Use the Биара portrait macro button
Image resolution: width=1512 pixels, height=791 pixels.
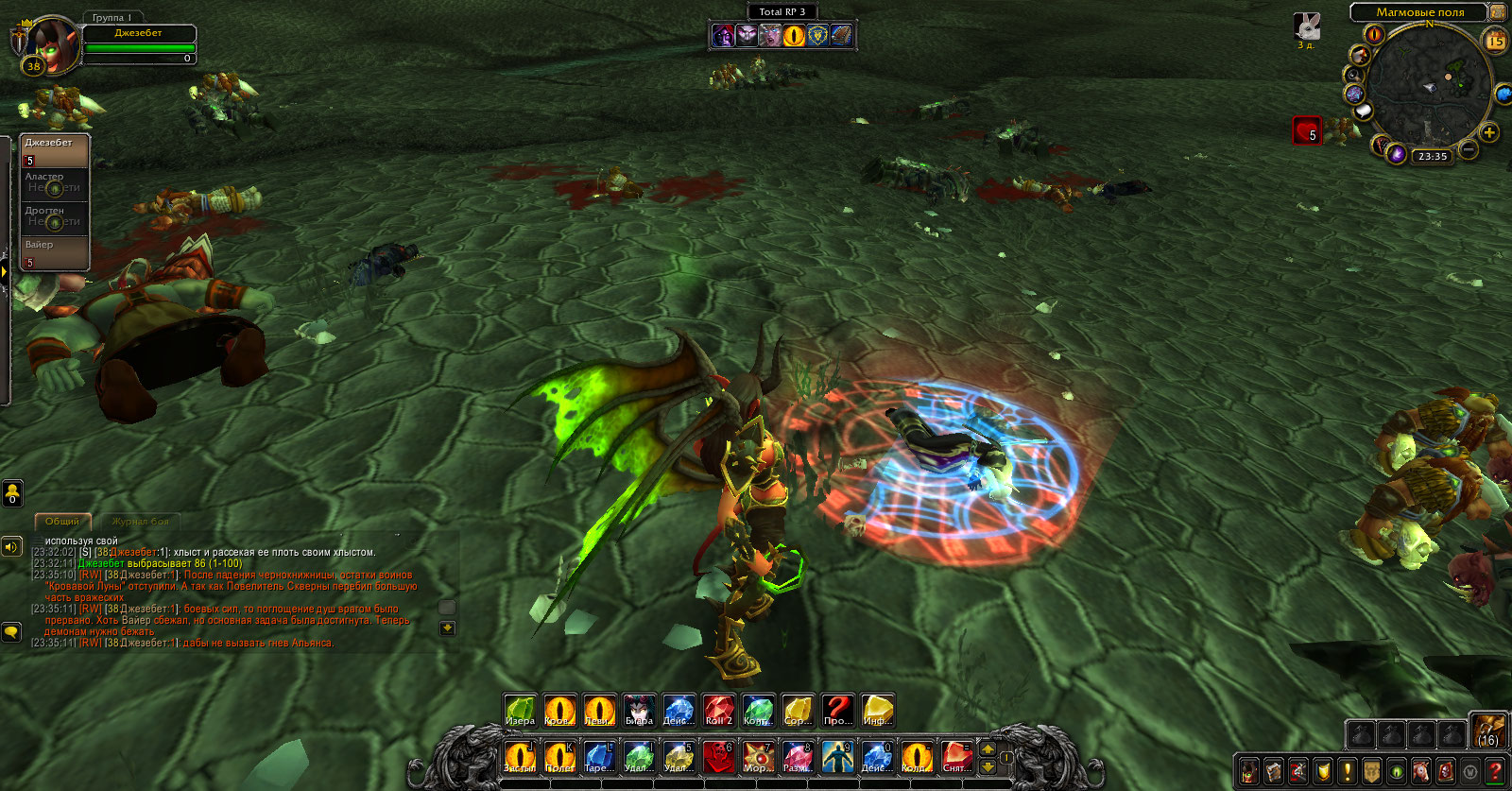point(639,711)
